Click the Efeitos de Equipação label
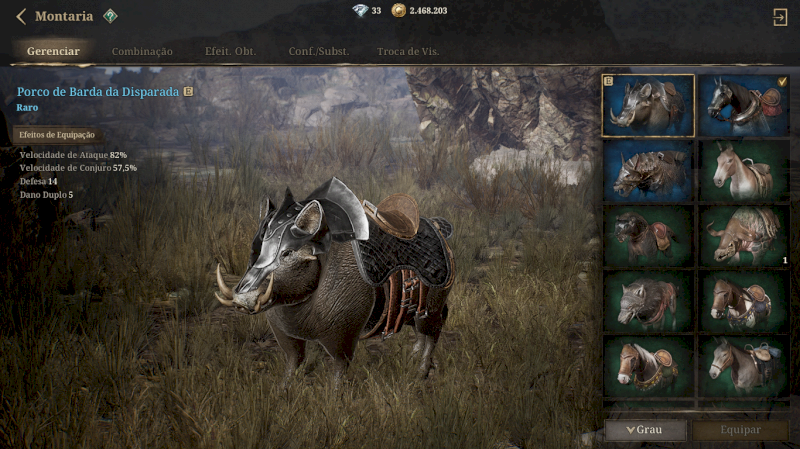The width and height of the screenshot is (800, 449). click(x=56, y=134)
